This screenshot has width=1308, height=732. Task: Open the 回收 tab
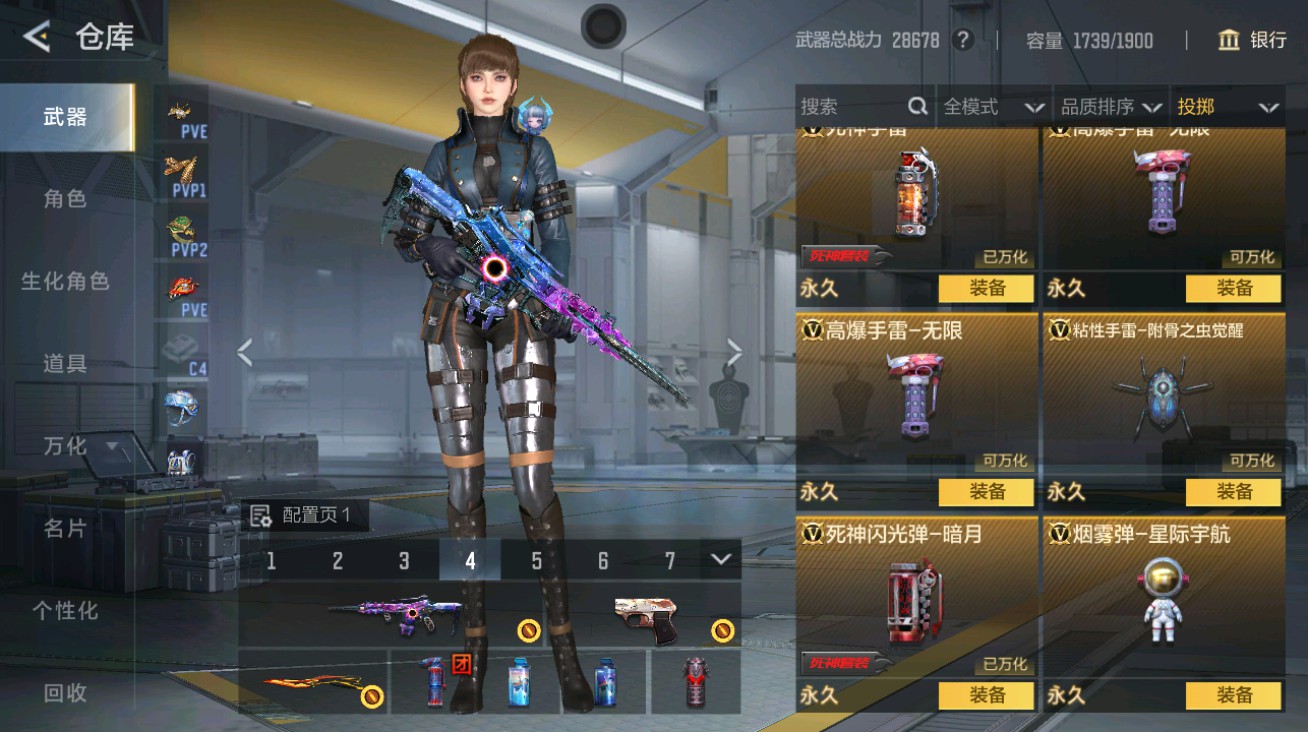pyautogui.click(x=65, y=692)
